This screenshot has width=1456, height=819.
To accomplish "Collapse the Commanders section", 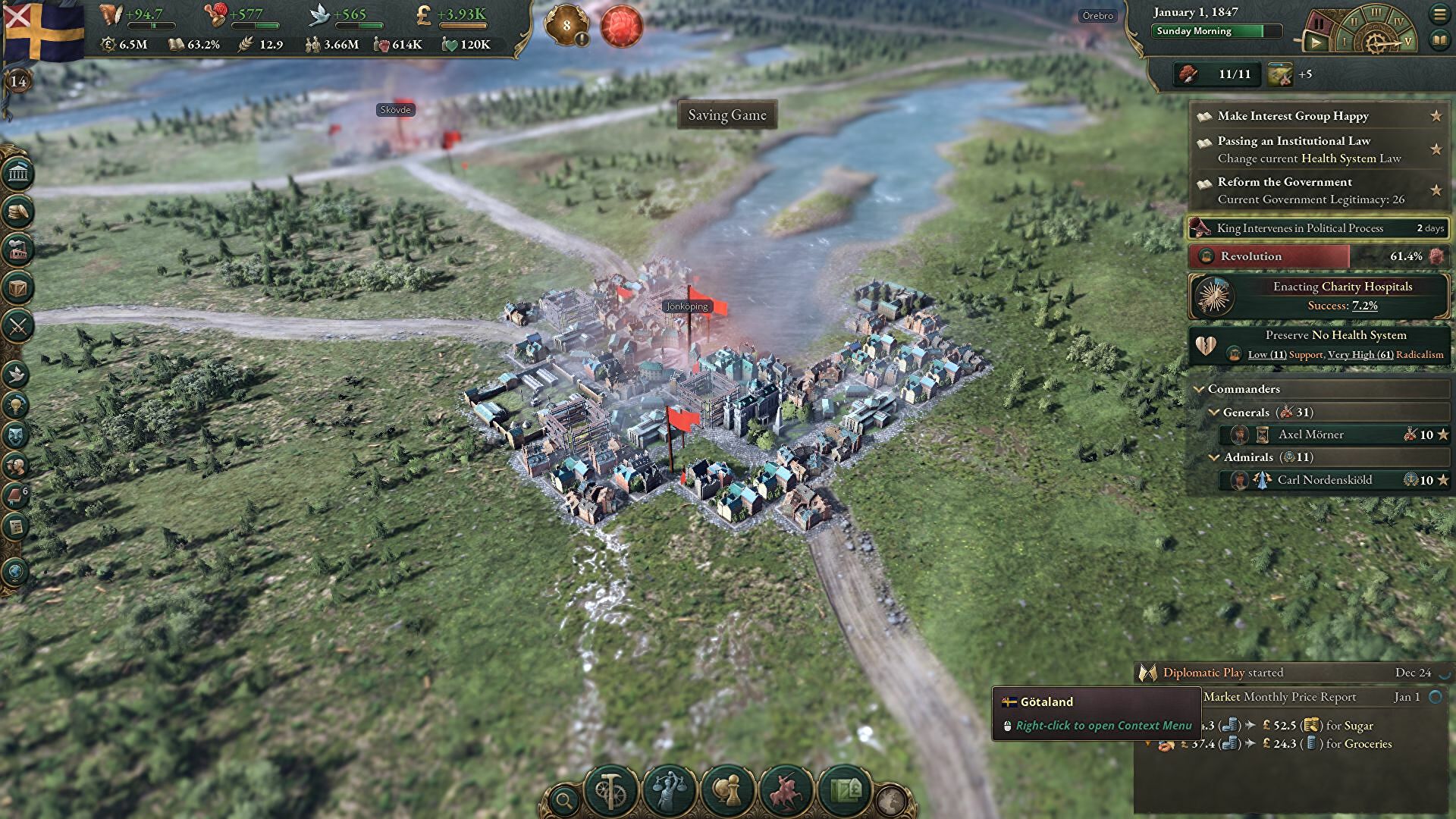I will 1200,389.
